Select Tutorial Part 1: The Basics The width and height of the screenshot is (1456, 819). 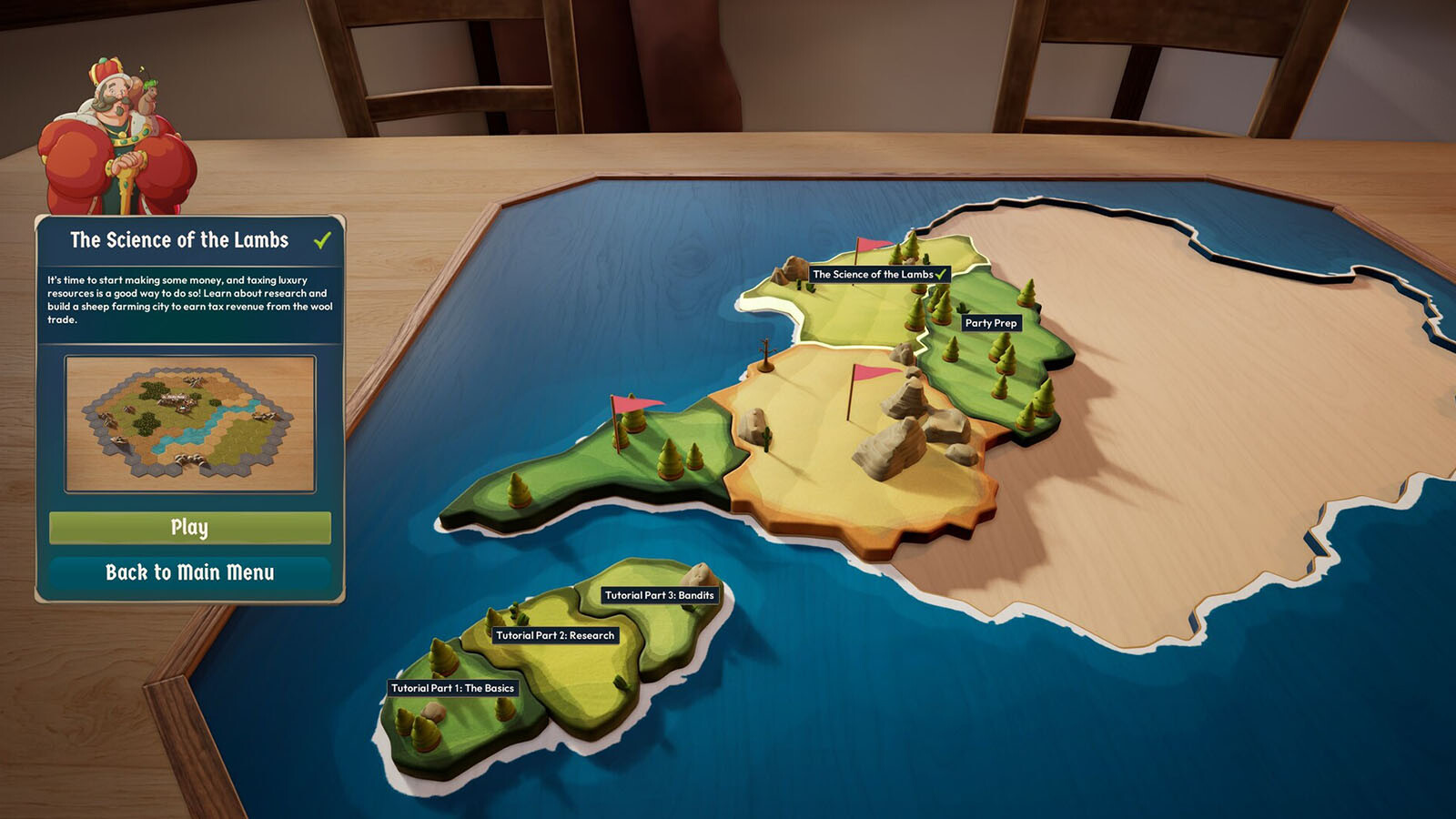tap(452, 688)
